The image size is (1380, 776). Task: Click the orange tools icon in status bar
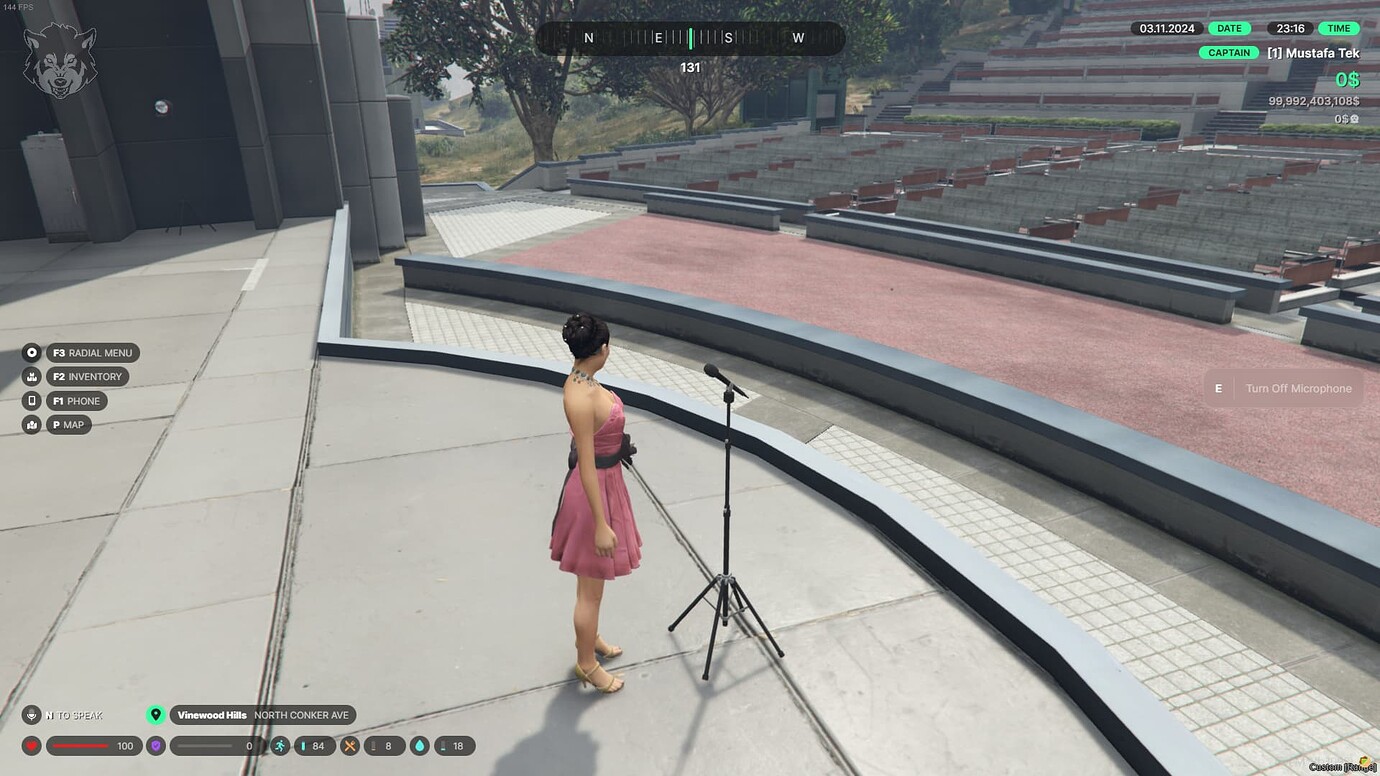(350, 746)
